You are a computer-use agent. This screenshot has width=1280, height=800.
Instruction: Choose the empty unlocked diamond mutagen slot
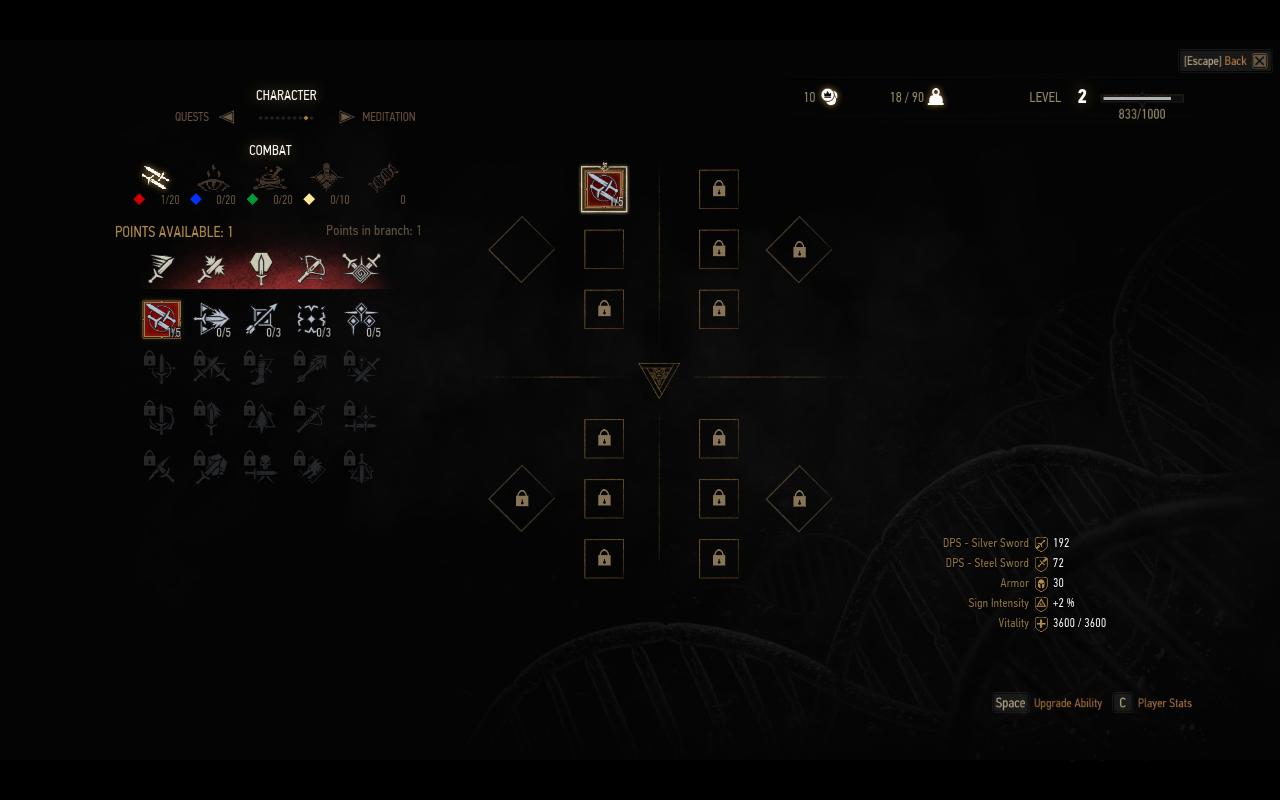click(x=521, y=249)
